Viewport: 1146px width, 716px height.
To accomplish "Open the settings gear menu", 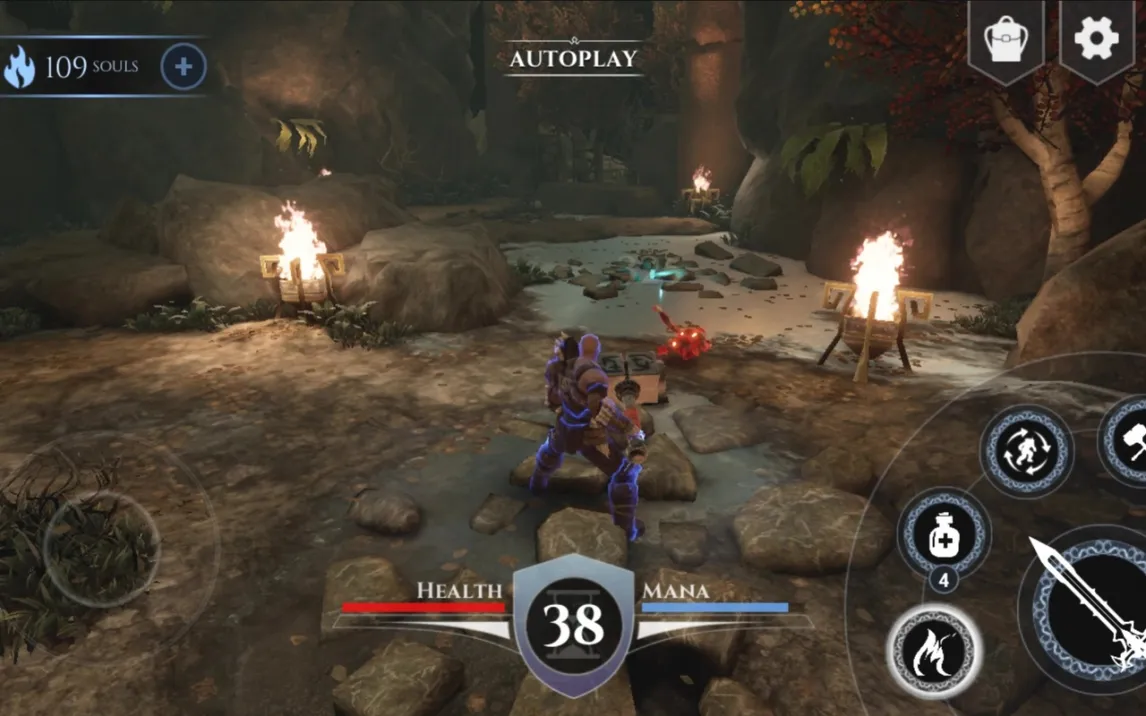I will pos(1096,38).
